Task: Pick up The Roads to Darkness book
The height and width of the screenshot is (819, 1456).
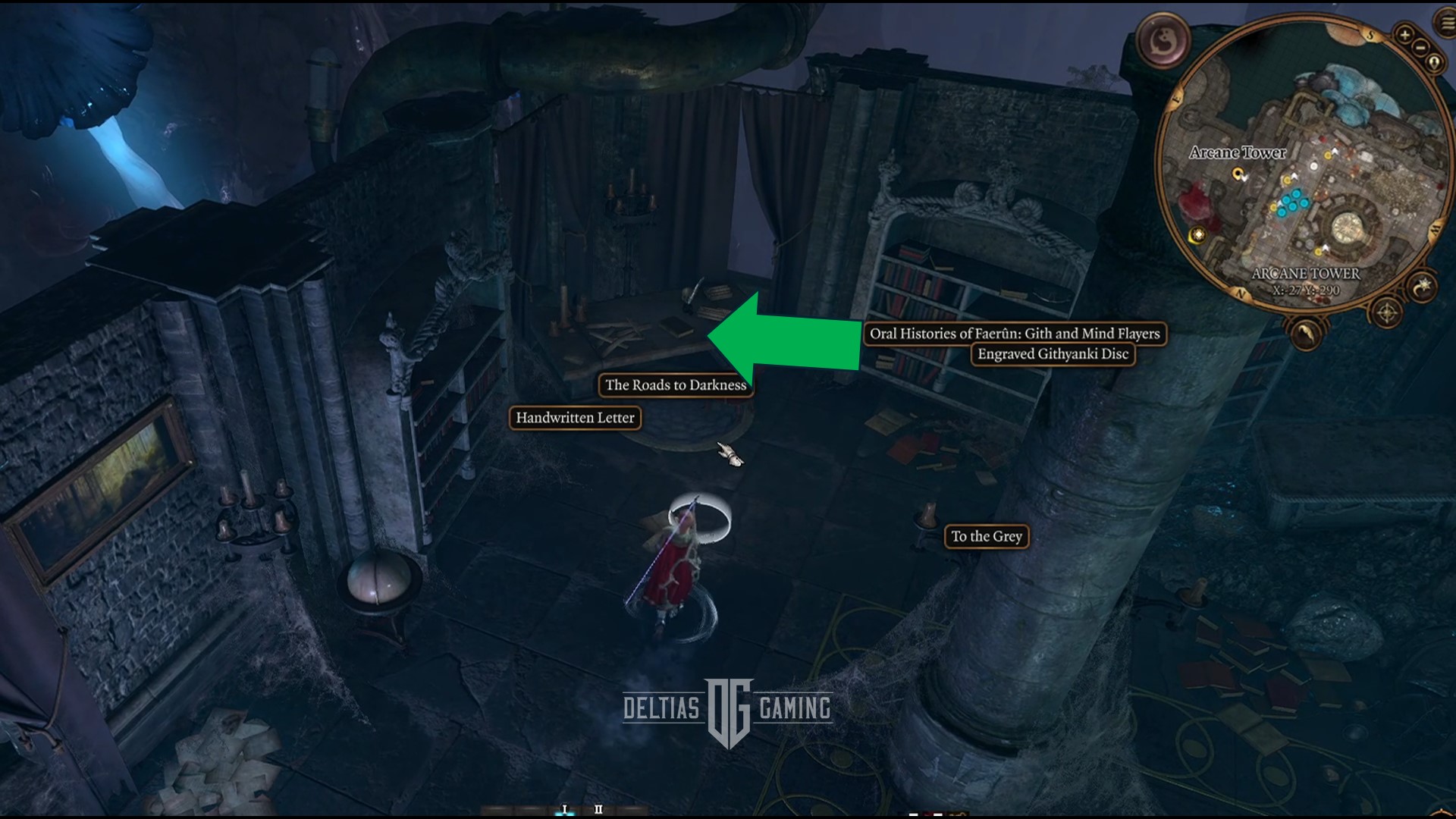Action: (x=675, y=385)
